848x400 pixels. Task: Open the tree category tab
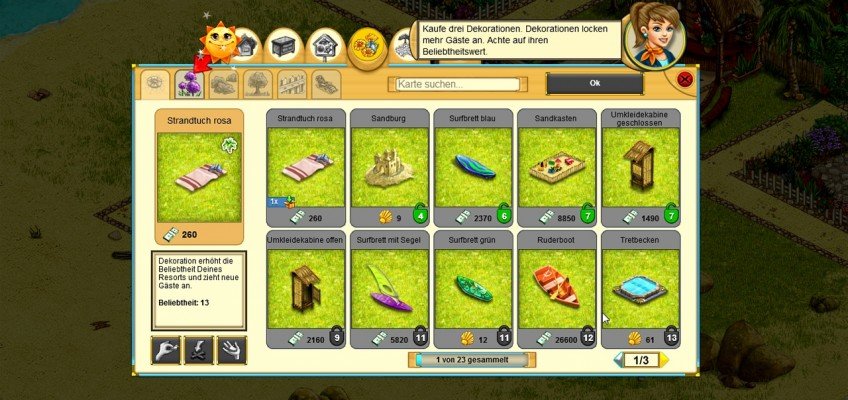pyautogui.click(x=256, y=83)
